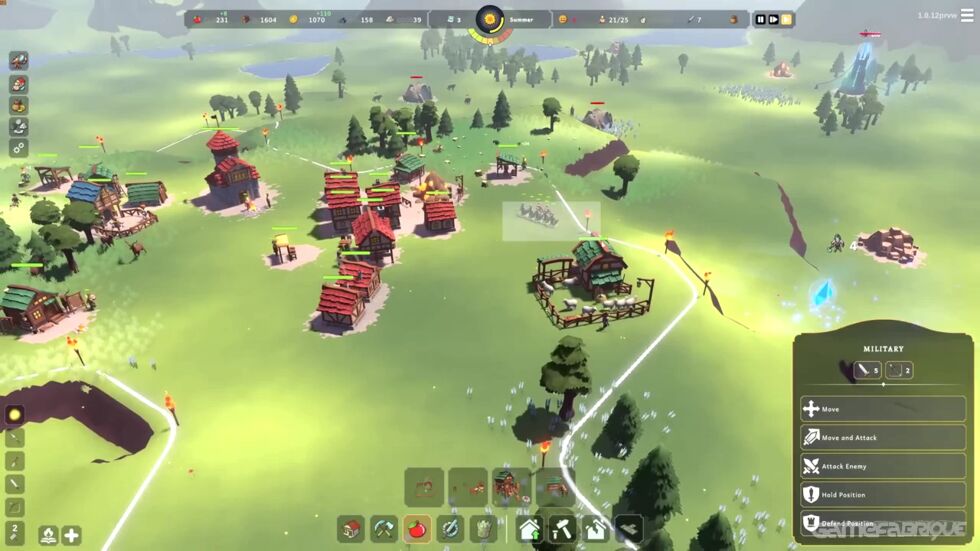Select the sword unit group with 5

pos(868,370)
